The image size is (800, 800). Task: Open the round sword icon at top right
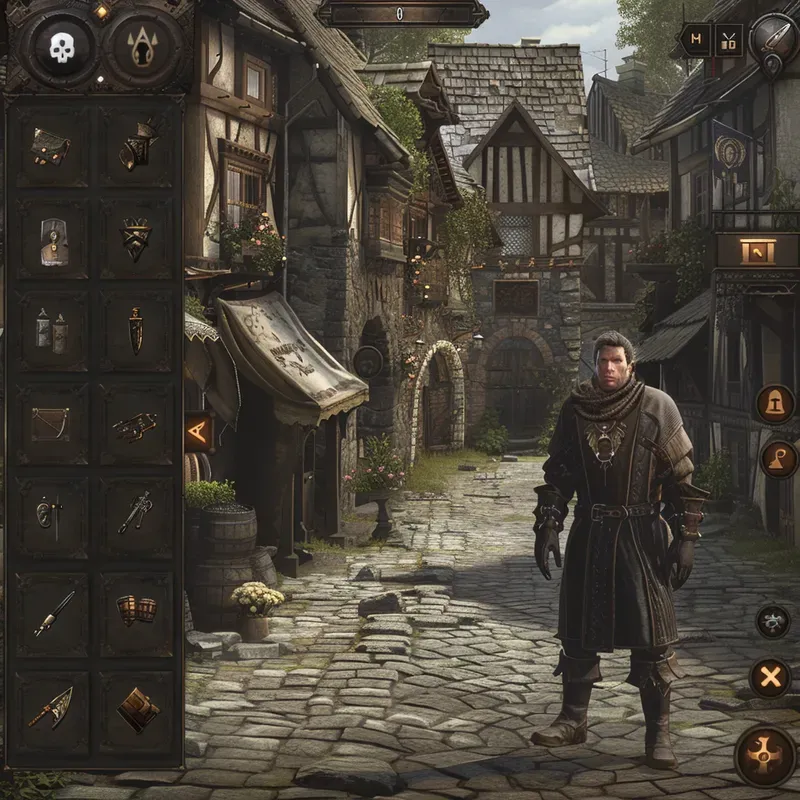[x=774, y=38]
